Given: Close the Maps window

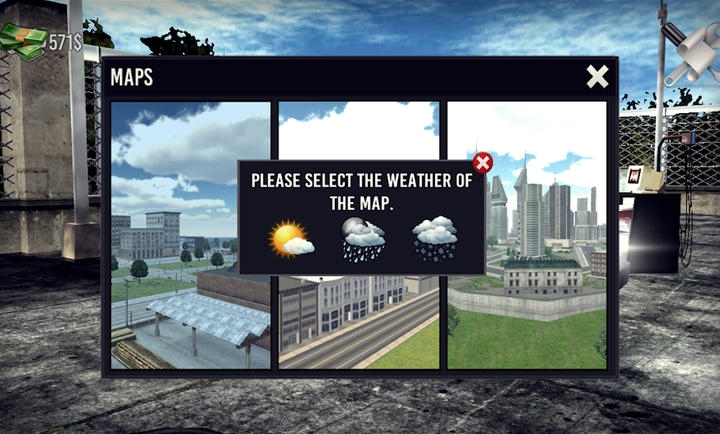Looking at the screenshot, I should coord(597,77).
